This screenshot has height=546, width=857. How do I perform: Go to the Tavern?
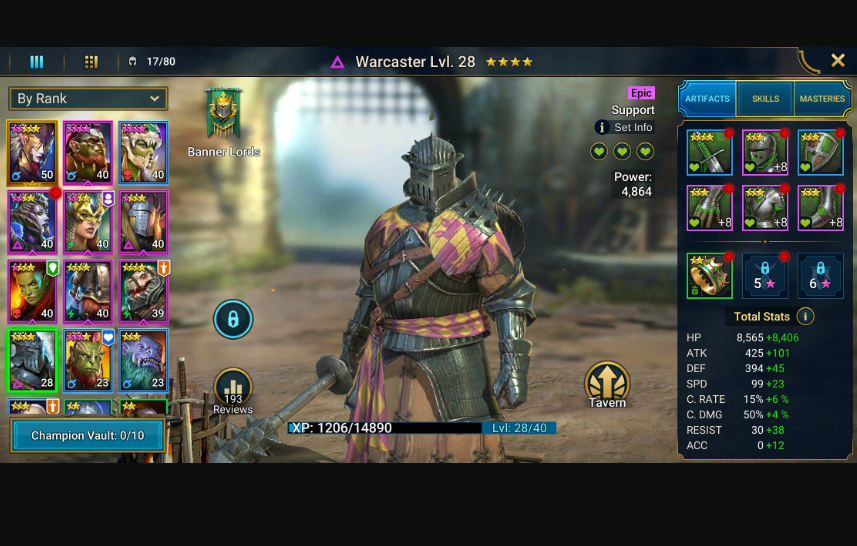(x=606, y=384)
